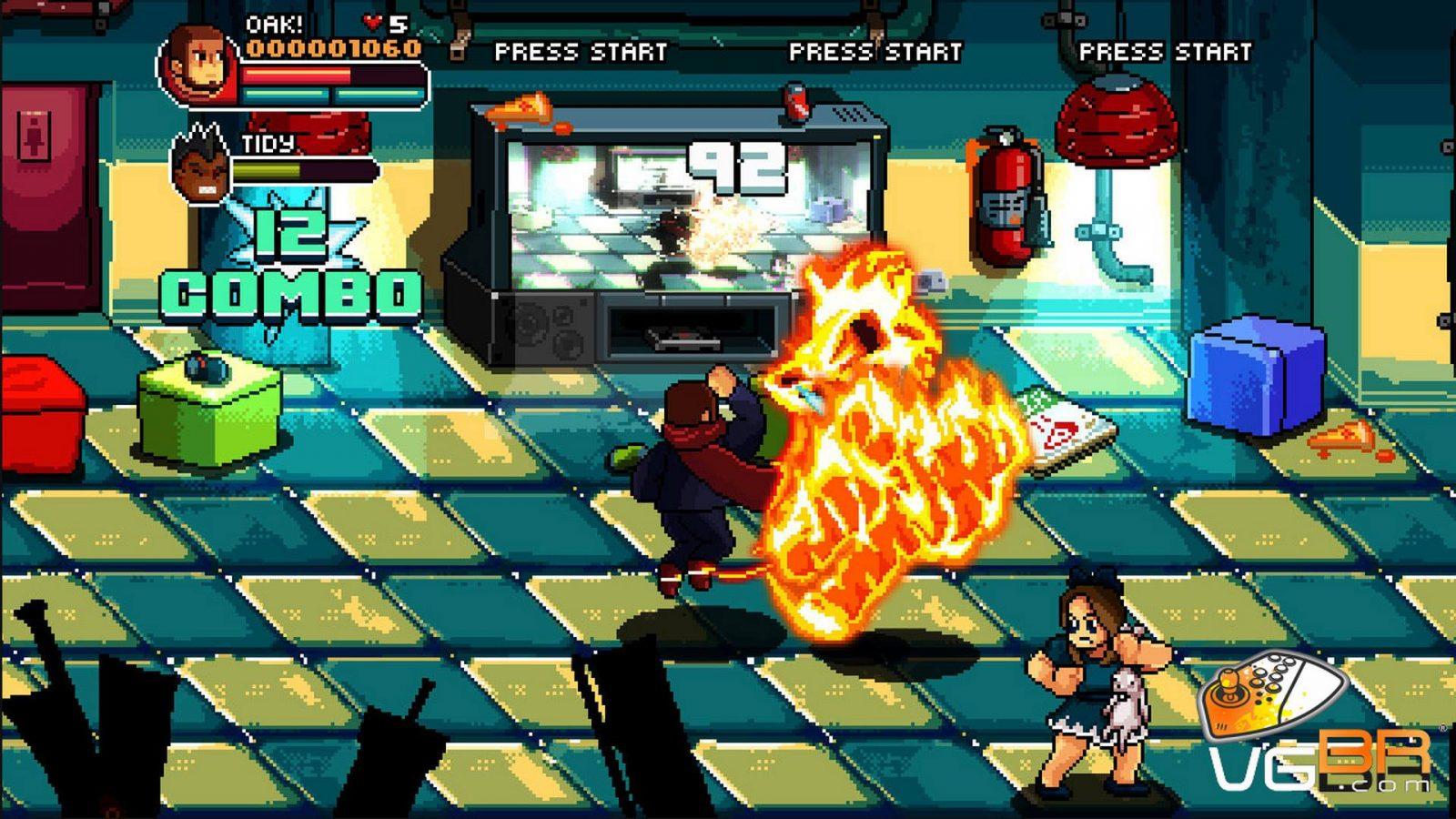The height and width of the screenshot is (819, 1456).
Task: Click Oak's player portrait
Action: click(x=198, y=64)
